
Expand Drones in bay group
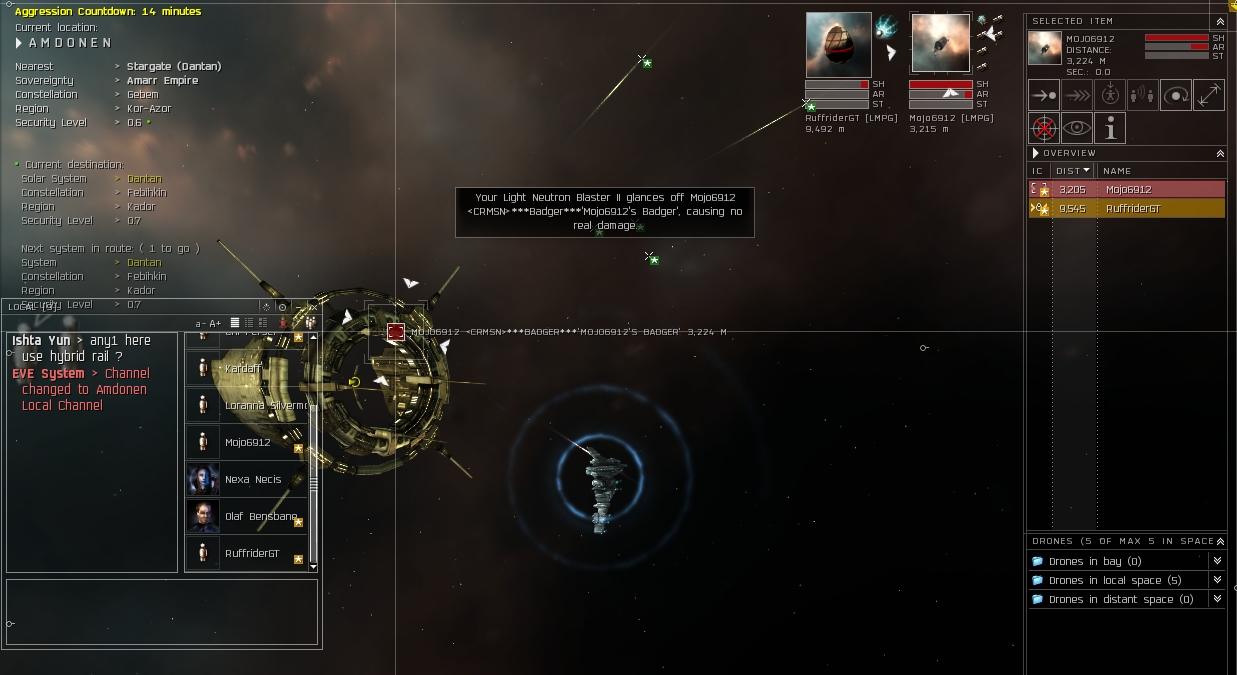(x=1217, y=561)
